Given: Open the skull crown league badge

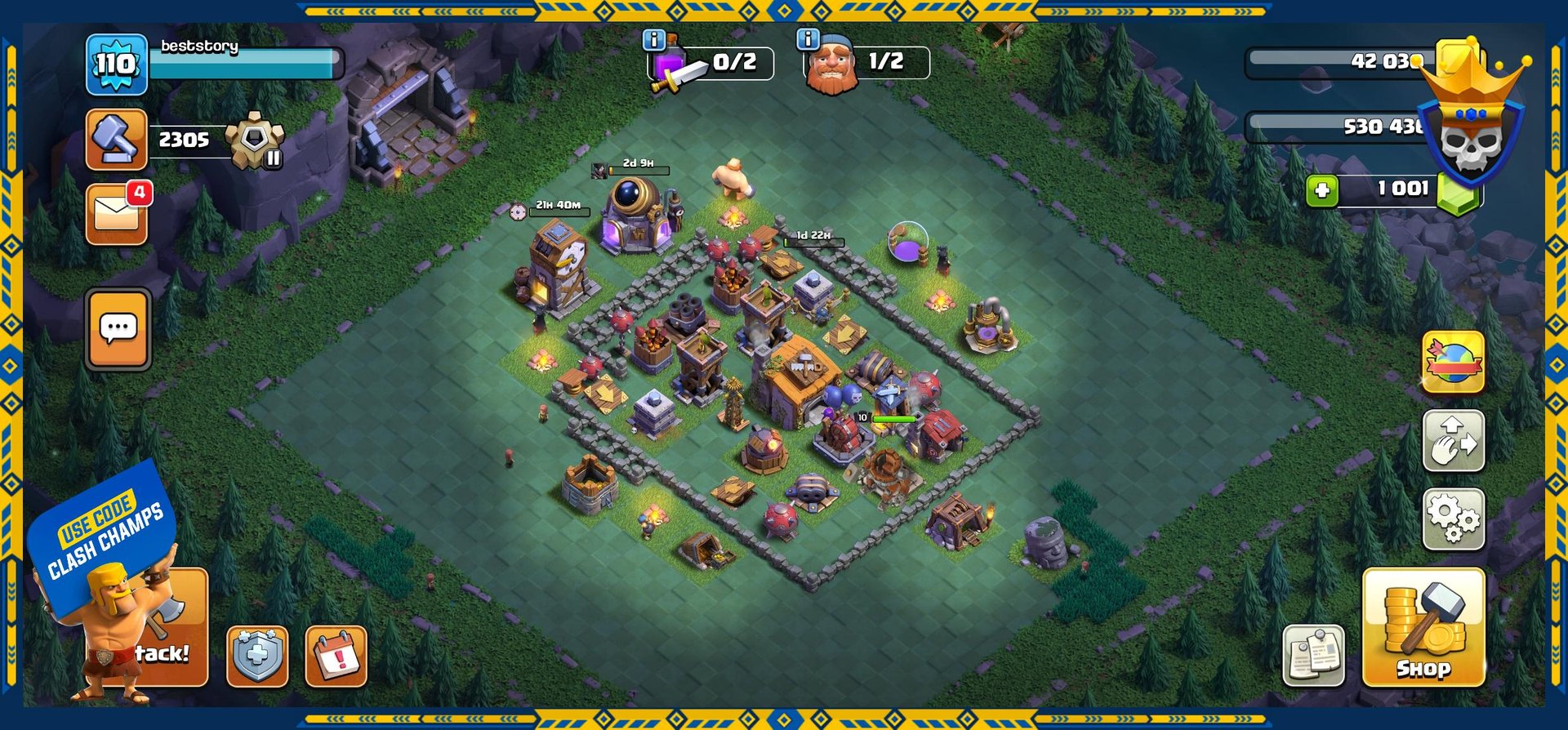Looking at the screenshot, I should [1470, 131].
